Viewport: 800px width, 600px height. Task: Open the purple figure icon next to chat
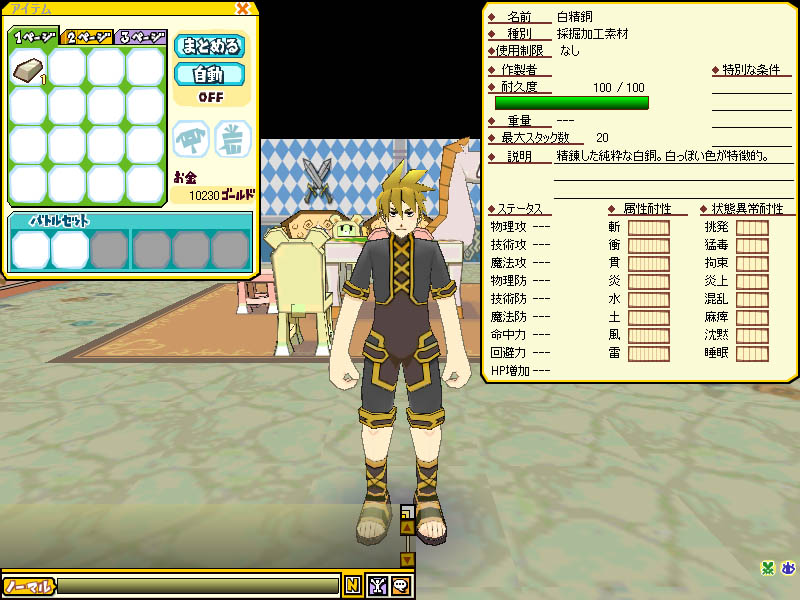tap(377, 586)
